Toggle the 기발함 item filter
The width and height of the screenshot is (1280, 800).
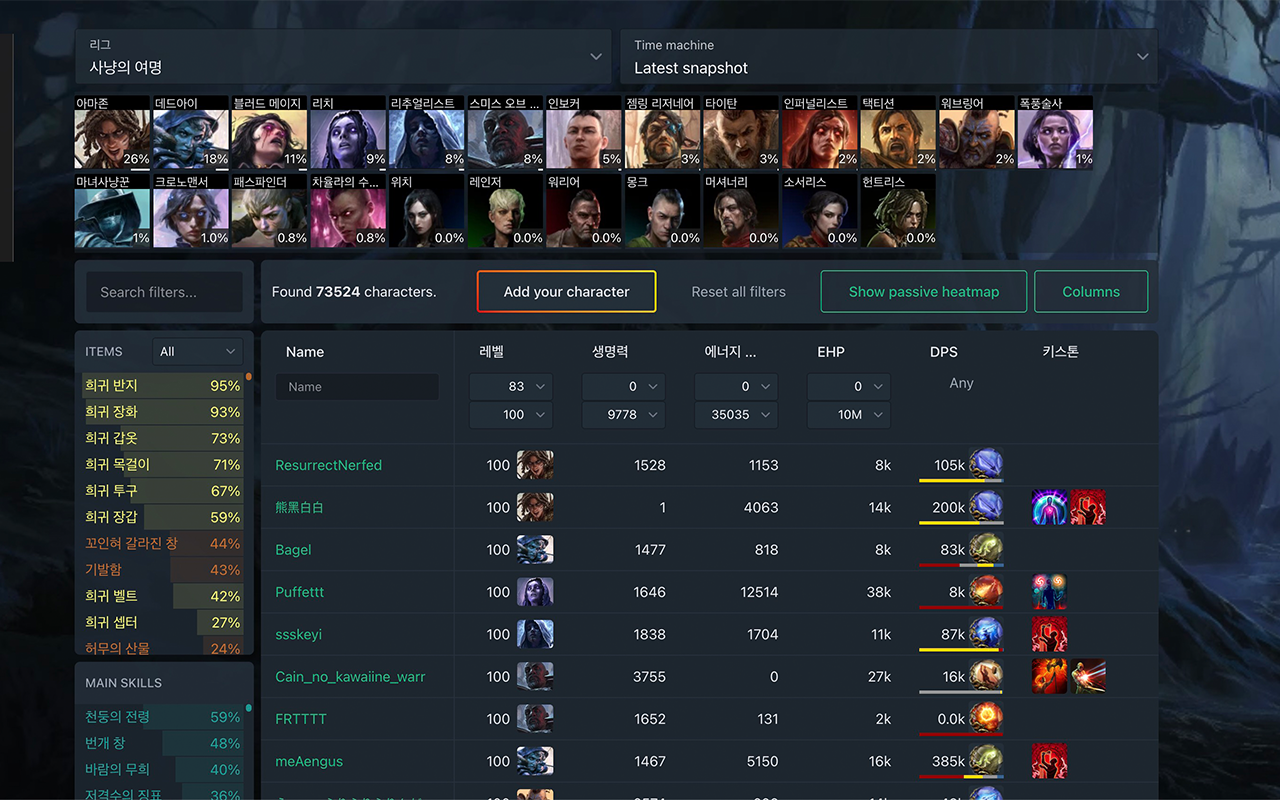[x=163, y=569]
